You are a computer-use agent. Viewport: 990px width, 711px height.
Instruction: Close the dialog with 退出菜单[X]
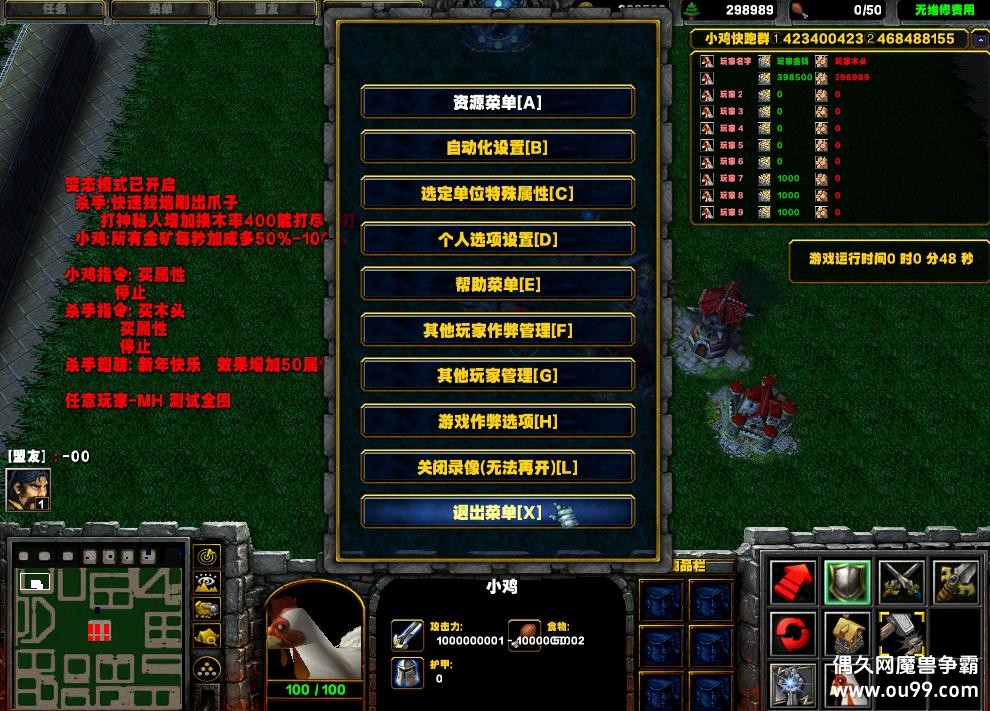pos(497,513)
